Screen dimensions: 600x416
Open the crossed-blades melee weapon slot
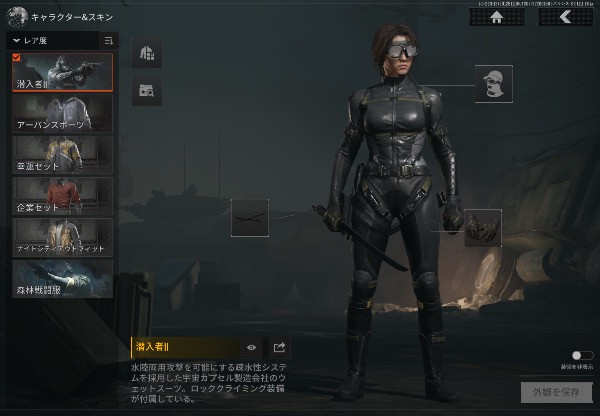point(250,217)
